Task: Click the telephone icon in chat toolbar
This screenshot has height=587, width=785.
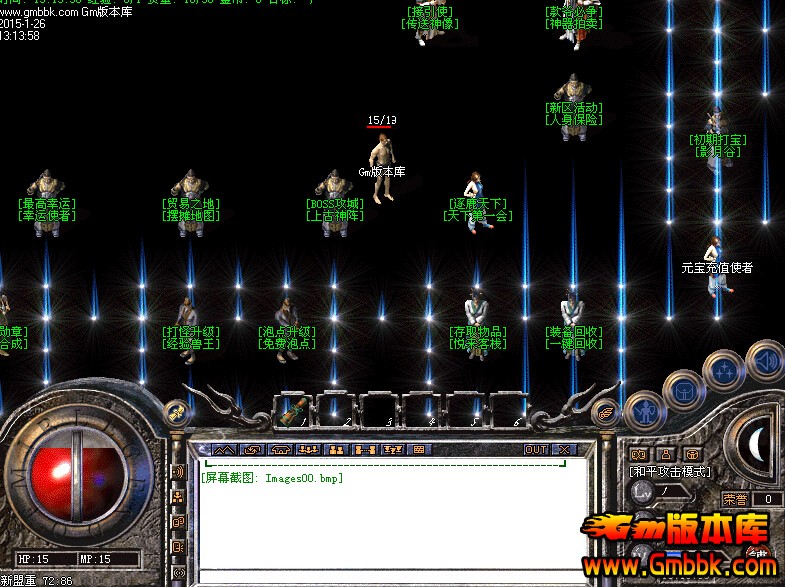Action: pyautogui.click(x=280, y=450)
